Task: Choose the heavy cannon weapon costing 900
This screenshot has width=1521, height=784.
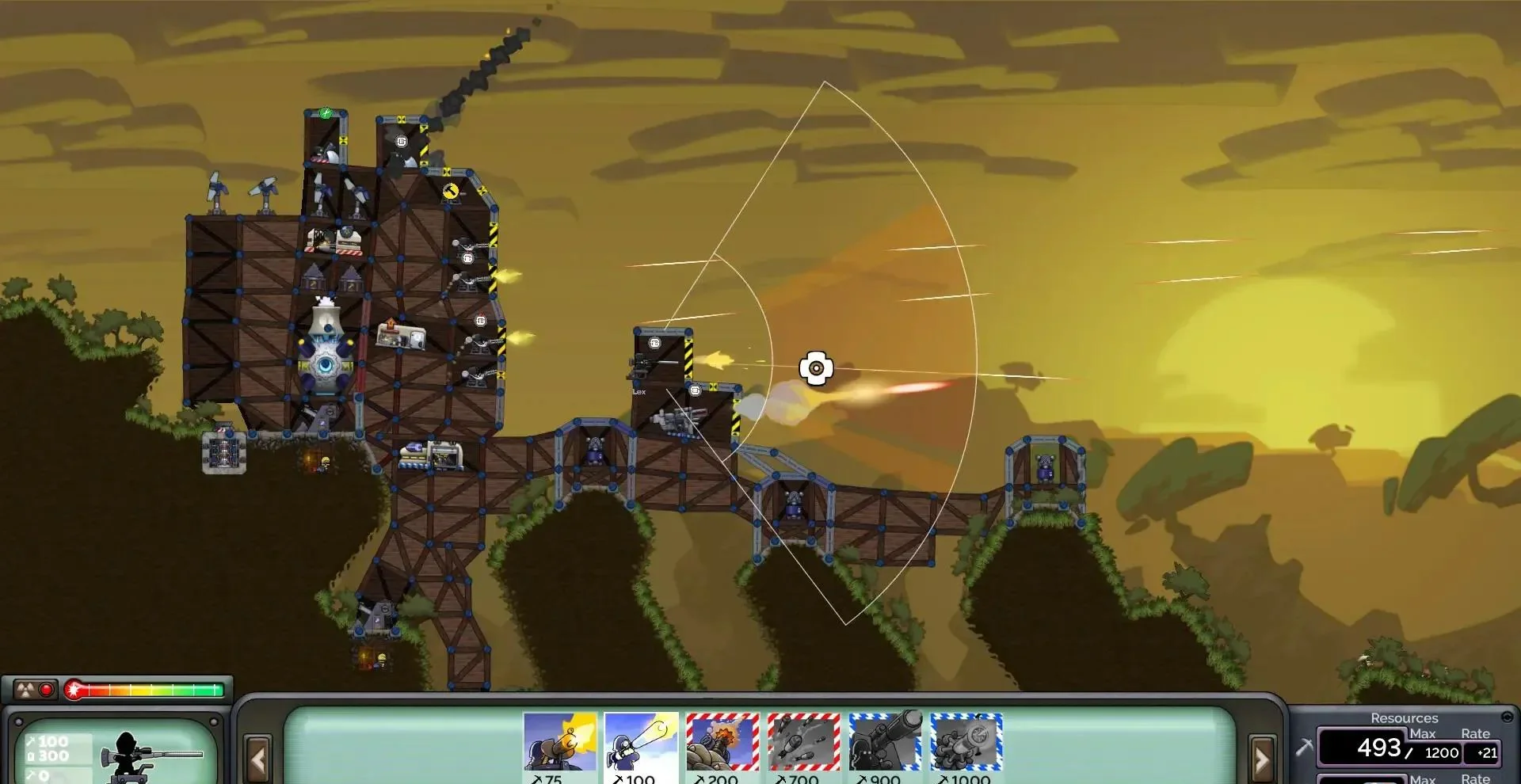Action: tap(885, 742)
